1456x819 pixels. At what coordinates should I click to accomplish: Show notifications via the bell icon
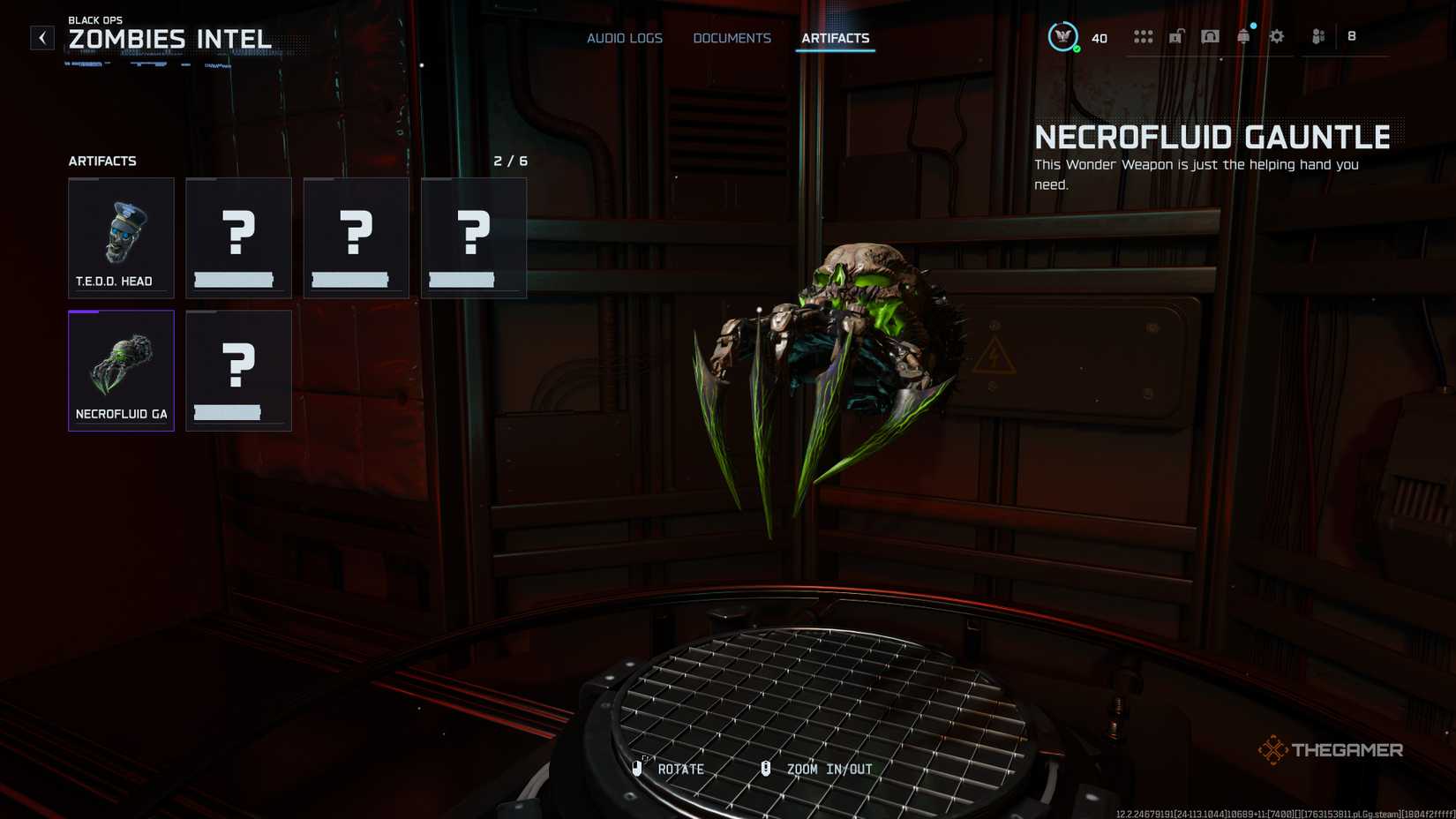[1243, 37]
